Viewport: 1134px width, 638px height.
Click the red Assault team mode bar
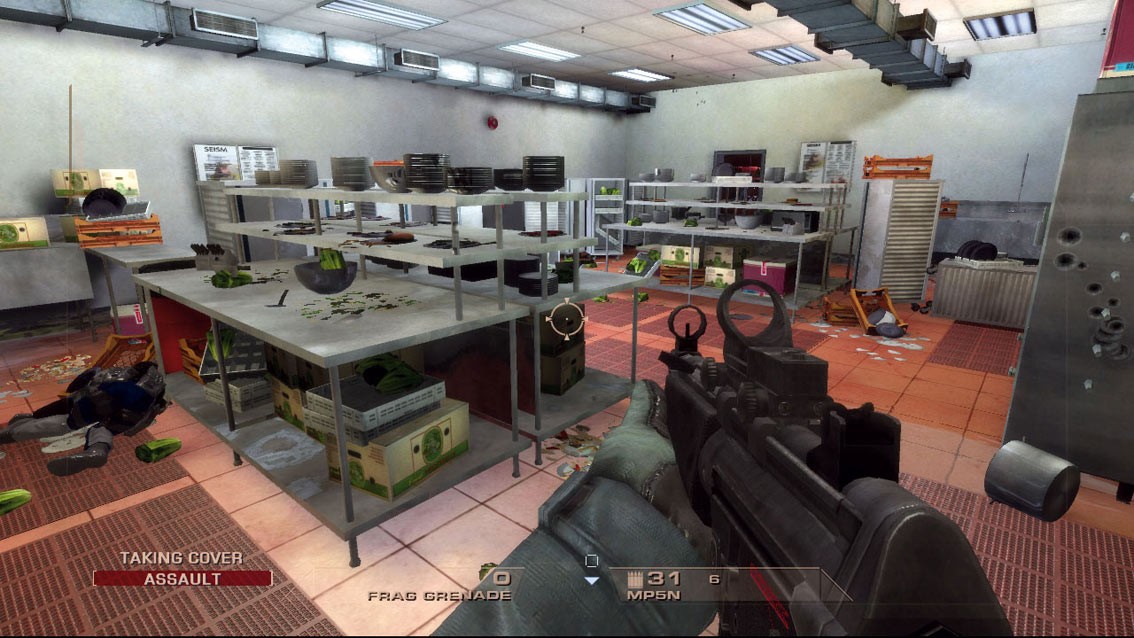(x=182, y=578)
